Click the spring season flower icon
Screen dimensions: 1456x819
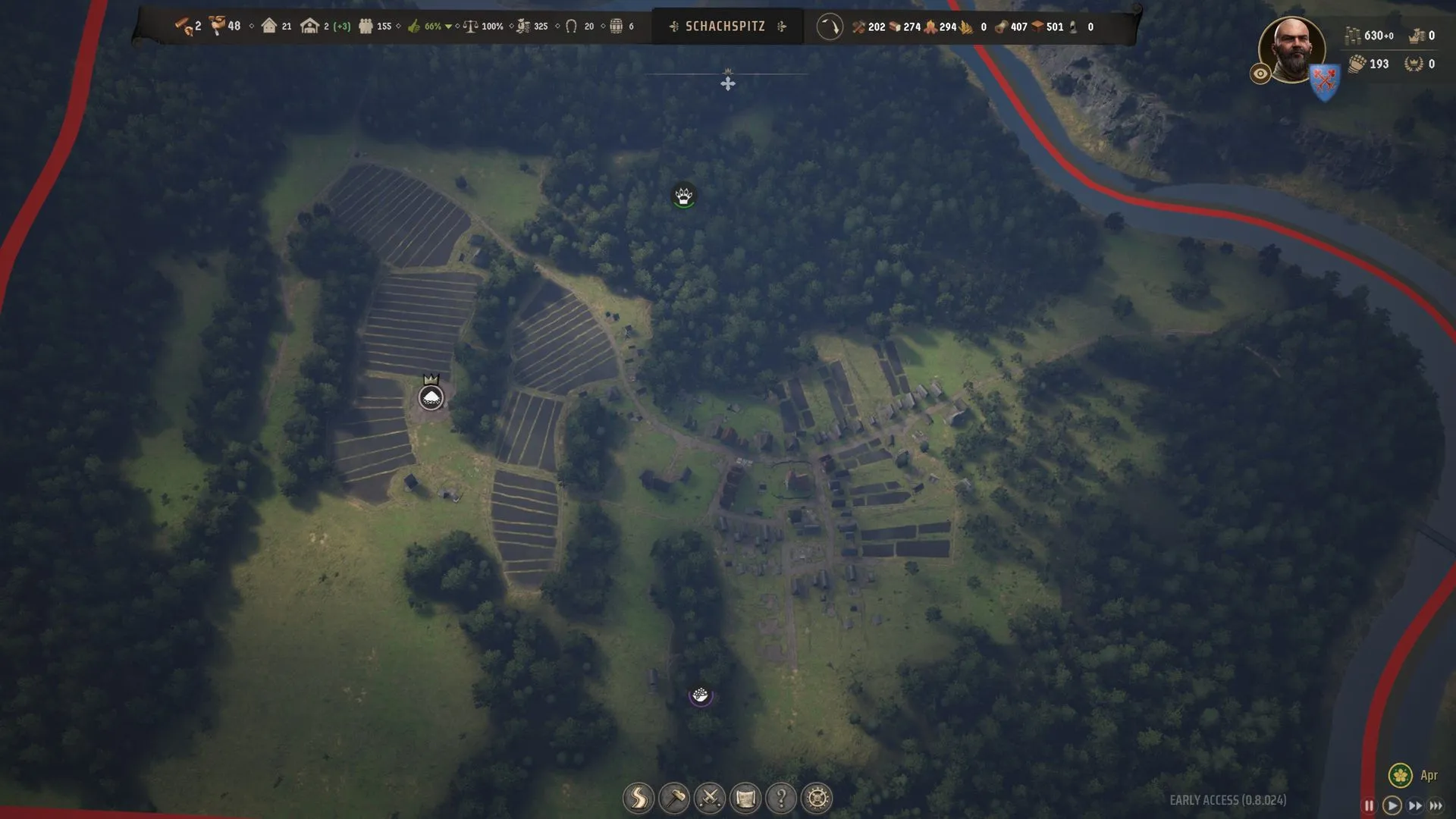pyautogui.click(x=1400, y=775)
